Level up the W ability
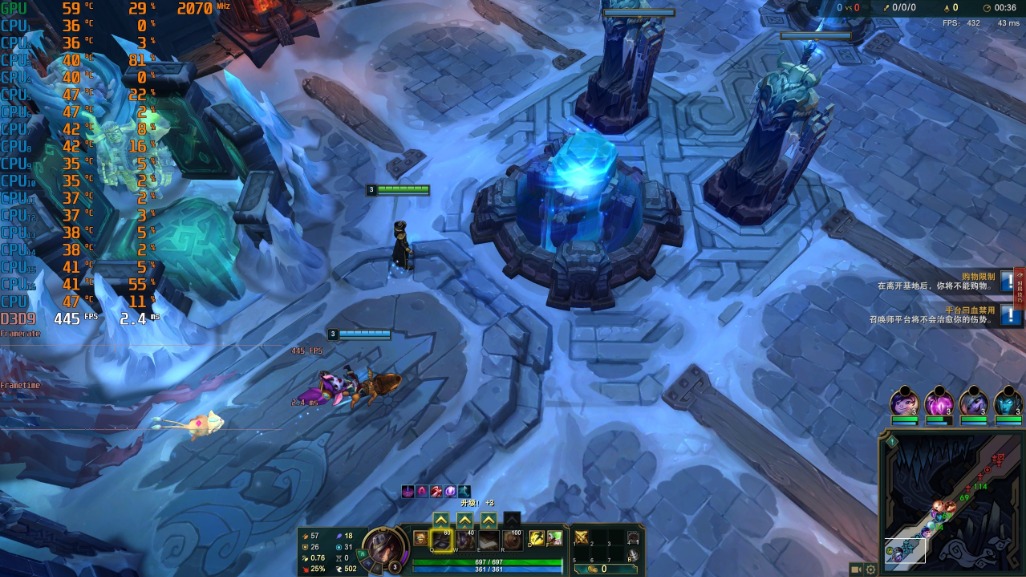The height and width of the screenshot is (577, 1026). 465,520
